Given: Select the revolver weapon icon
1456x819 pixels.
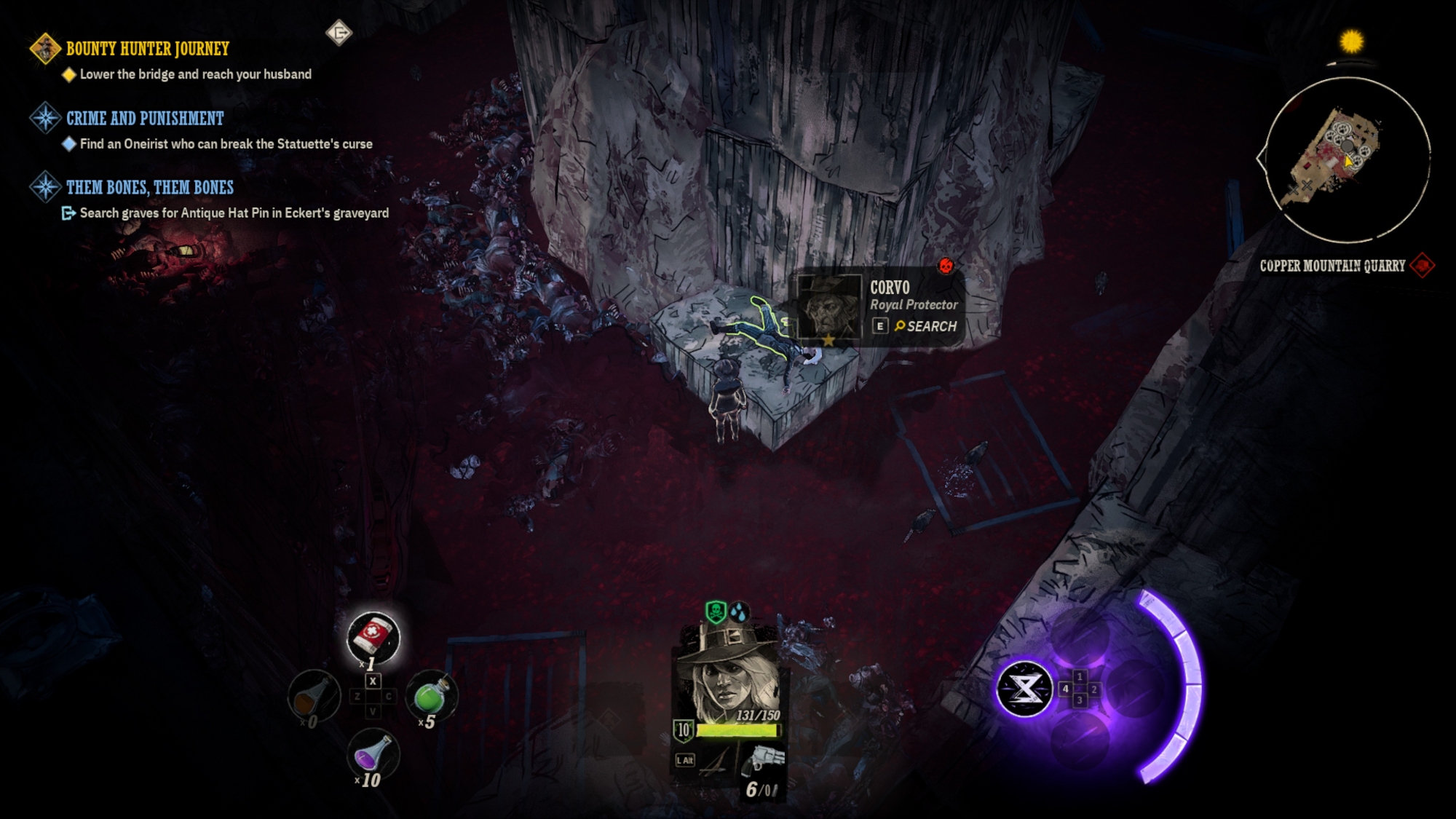Looking at the screenshot, I should [x=764, y=761].
